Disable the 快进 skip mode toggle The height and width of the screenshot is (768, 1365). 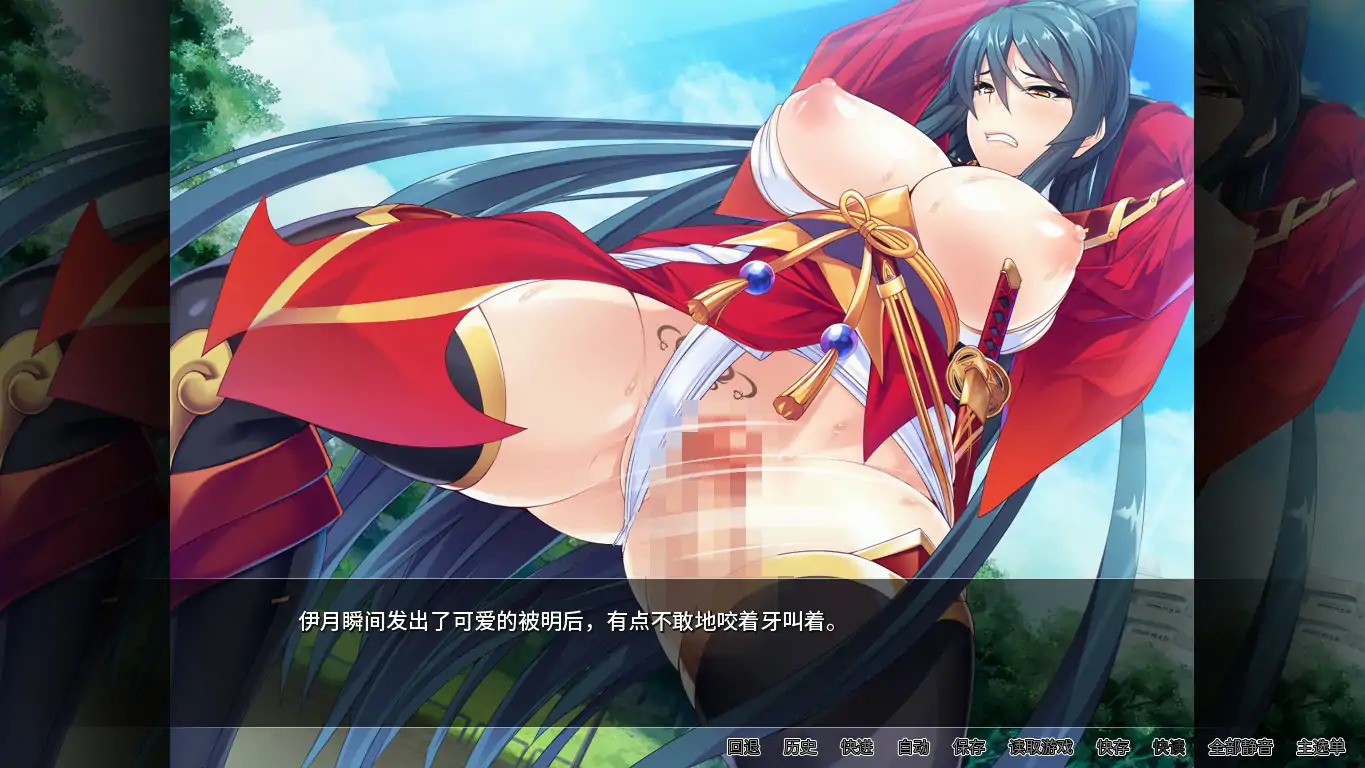(856, 746)
